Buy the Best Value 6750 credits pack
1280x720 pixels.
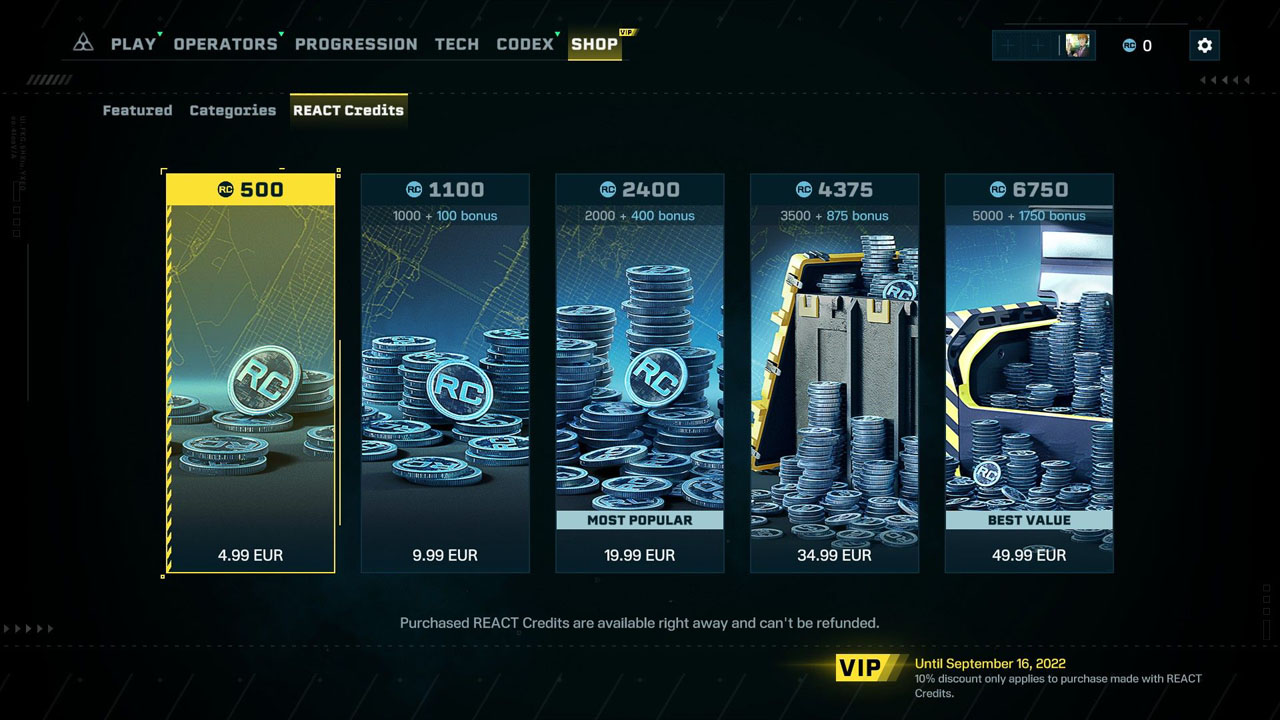point(1028,370)
